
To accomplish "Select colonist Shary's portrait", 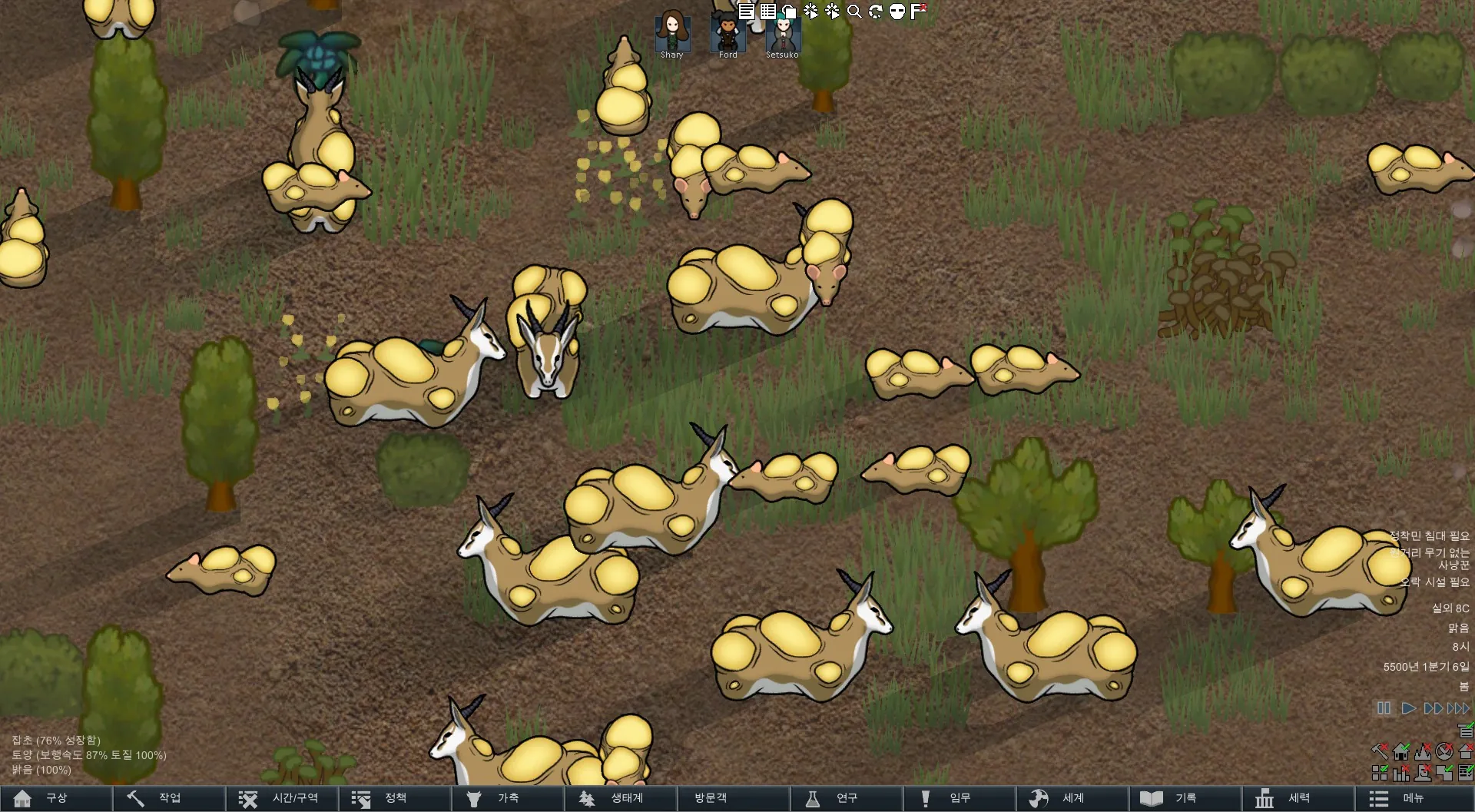I will pos(672,32).
